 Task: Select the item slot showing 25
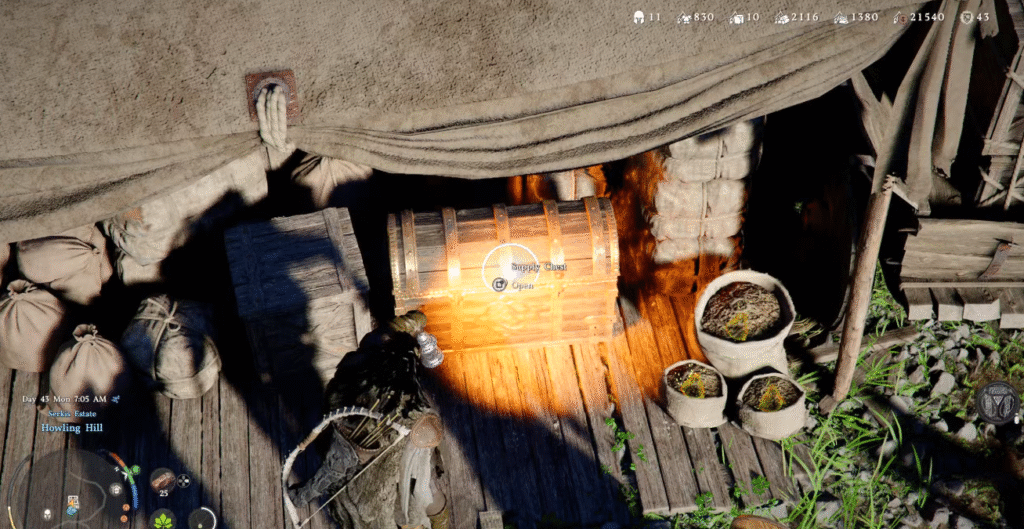tap(163, 481)
